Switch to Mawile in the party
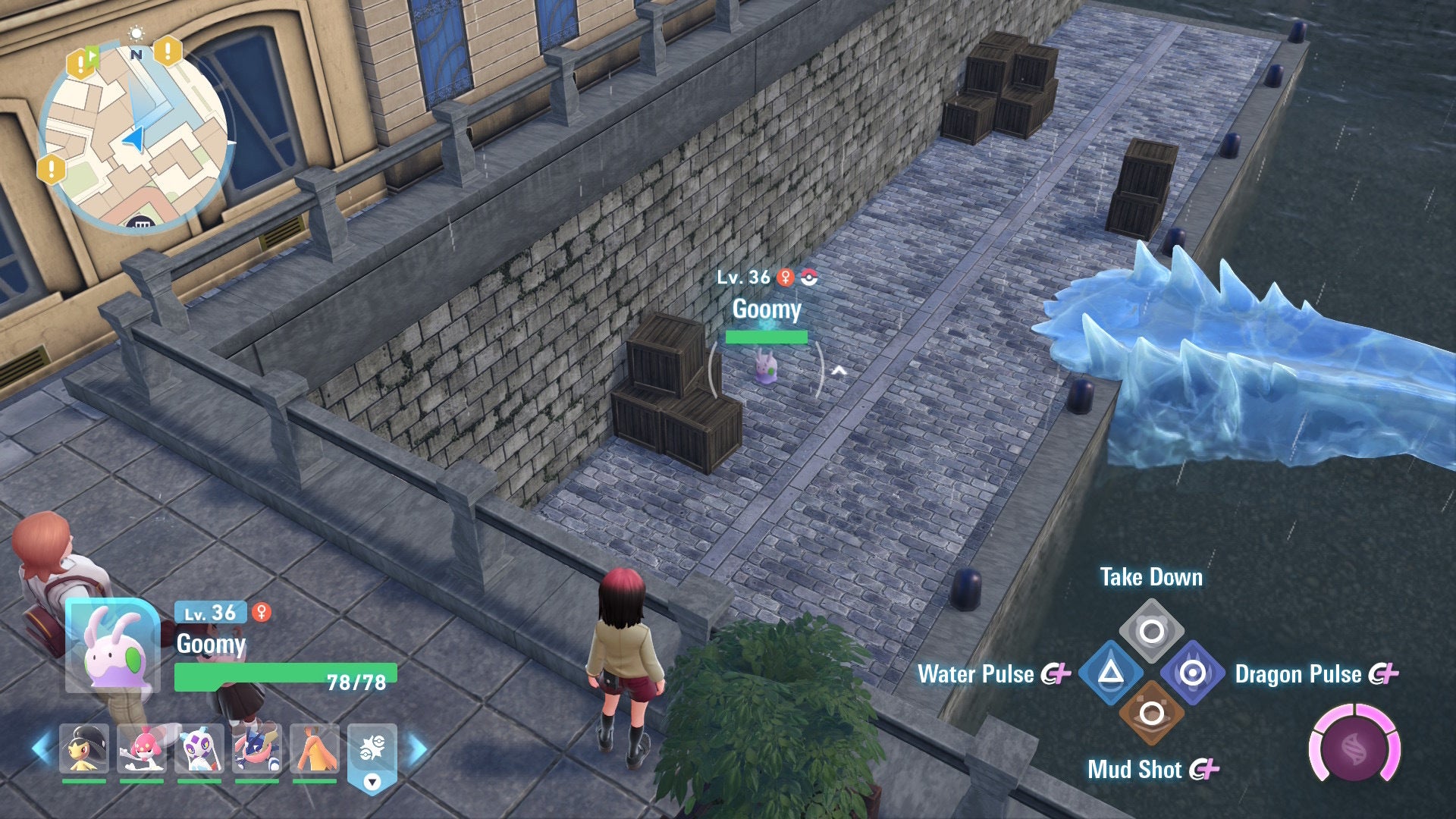This screenshot has height=819, width=1456. [83, 748]
